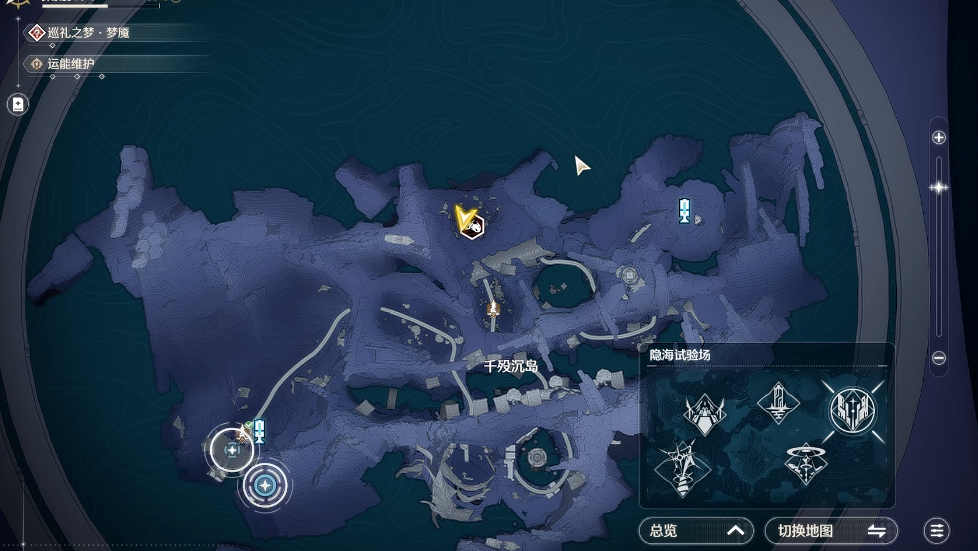Viewport: 978px width, 551px height.
Task: Choose the currently highlighted circled region emblem
Action: tap(852, 408)
